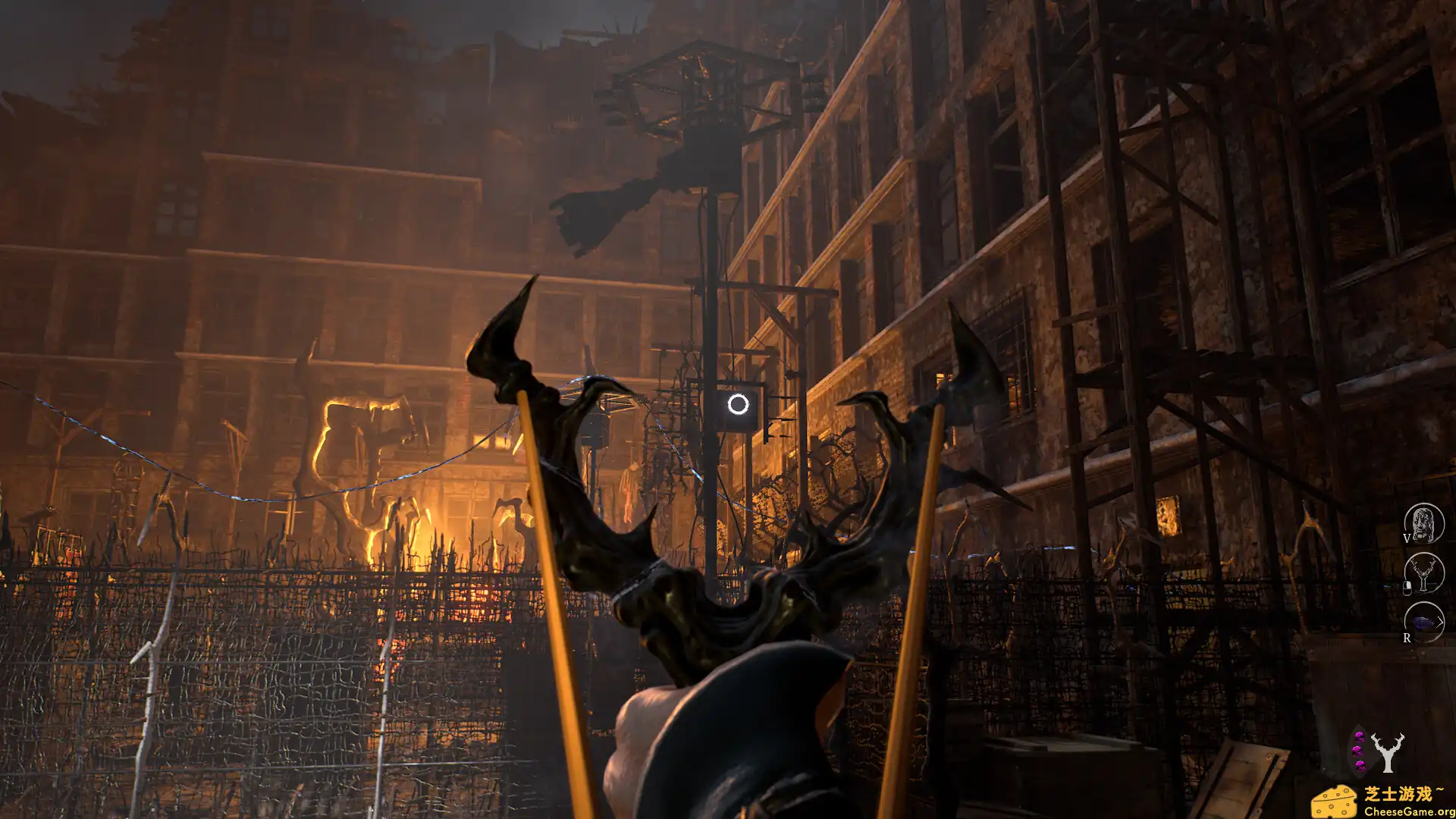Viewport: 1456px width, 819px height.
Task: Click the mouse button indicator beside the slingshot icon
Action: 1407,587
